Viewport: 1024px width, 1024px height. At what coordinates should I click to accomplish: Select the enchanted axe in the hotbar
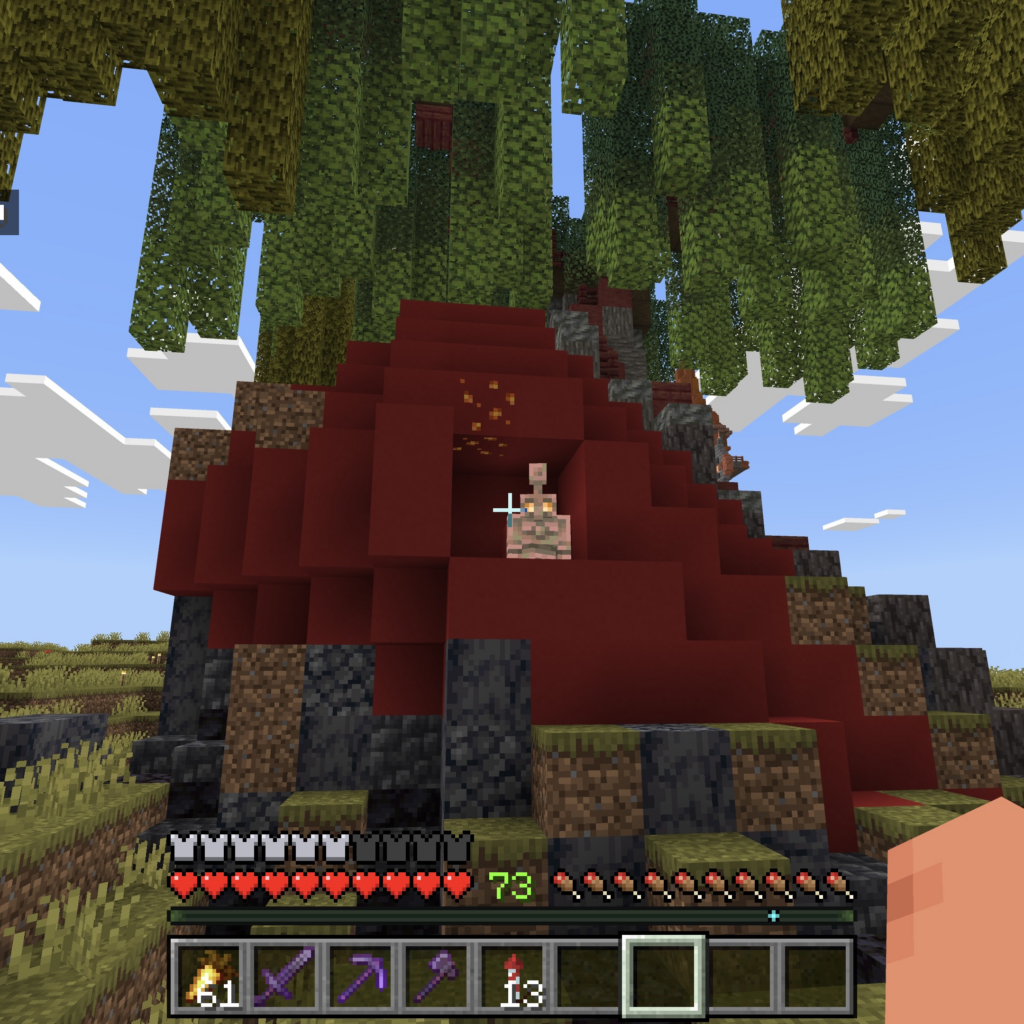pos(438,975)
